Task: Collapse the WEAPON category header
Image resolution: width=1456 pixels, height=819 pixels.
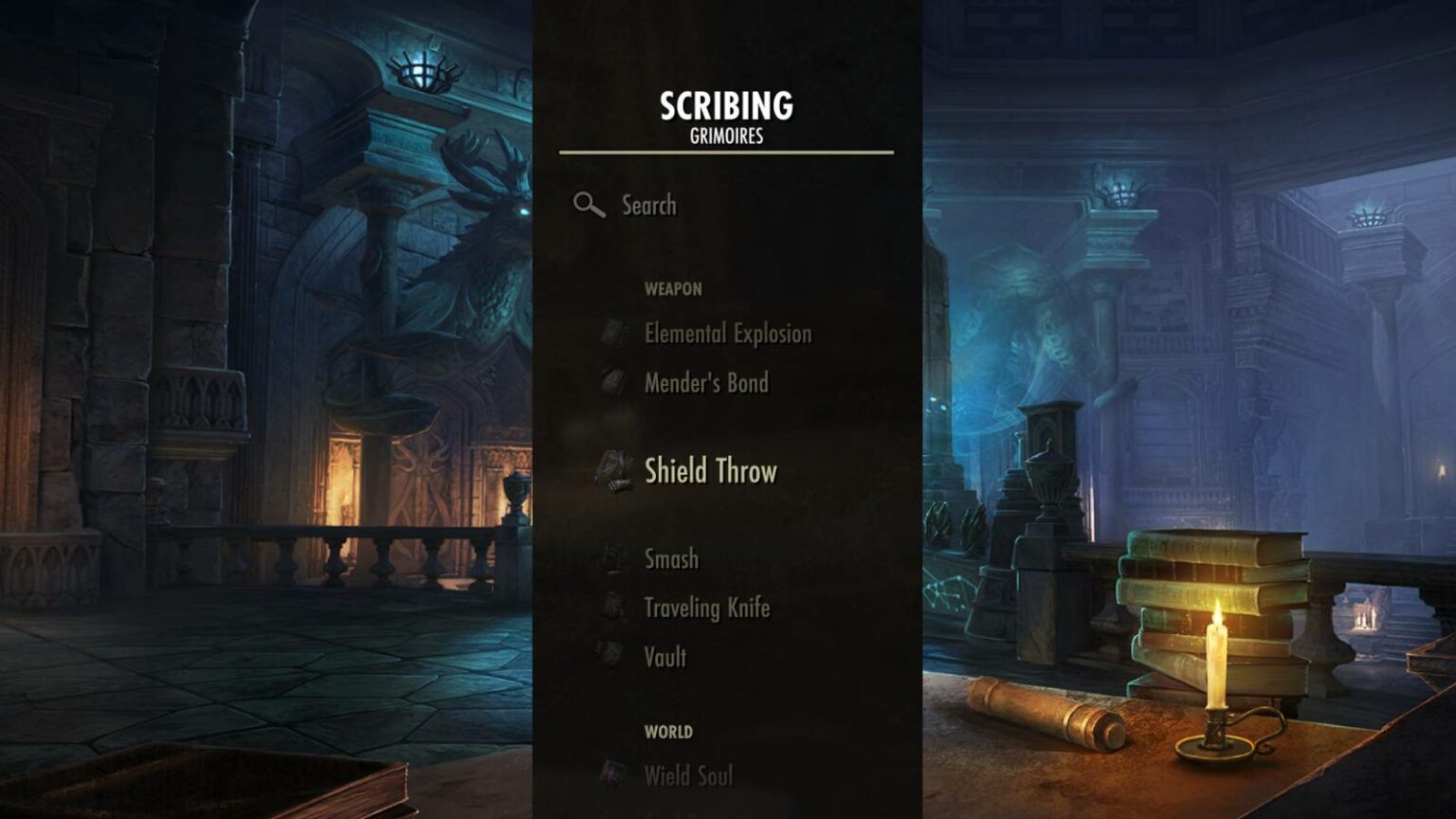Action: (x=672, y=289)
